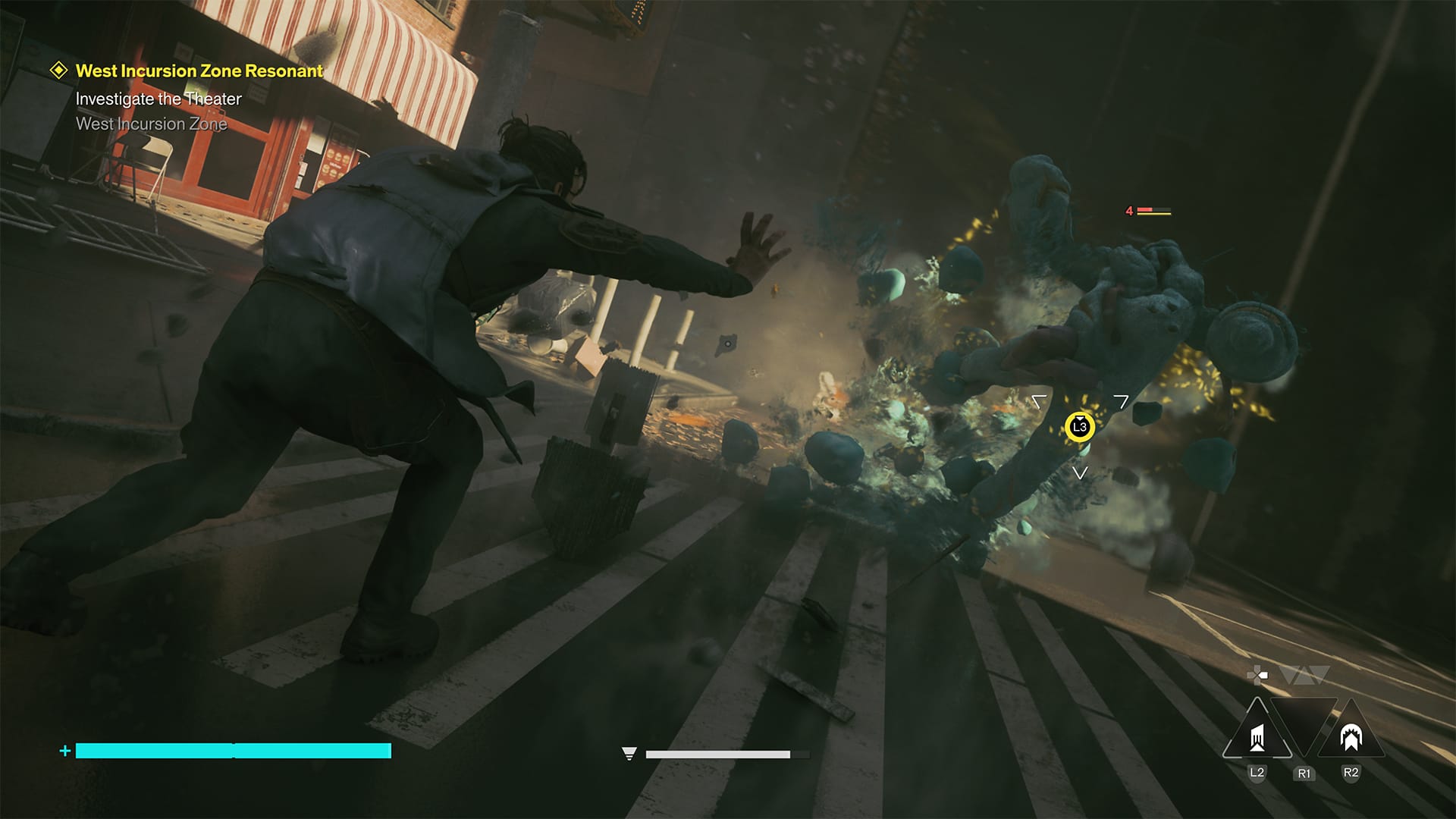Click the West Incursion Zone location label
The width and height of the screenshot is (1456, 819).
(150, 124)
